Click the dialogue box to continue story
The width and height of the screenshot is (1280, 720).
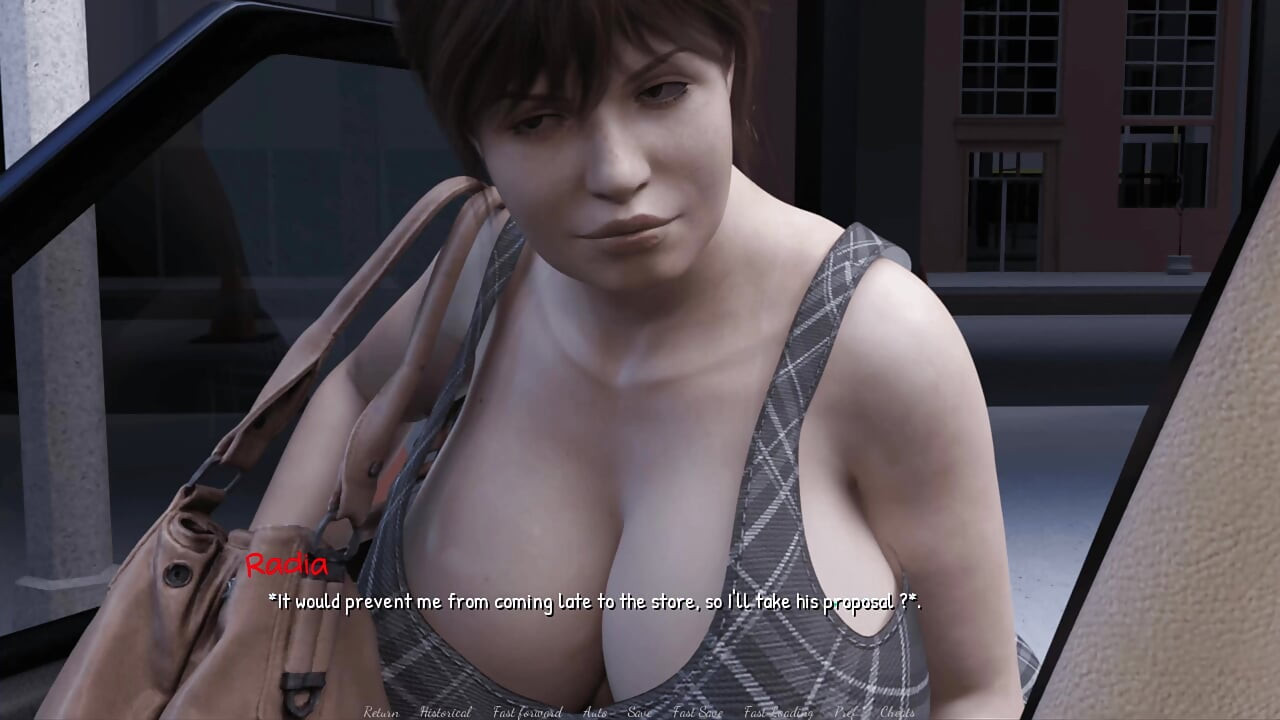pos(596,602)
